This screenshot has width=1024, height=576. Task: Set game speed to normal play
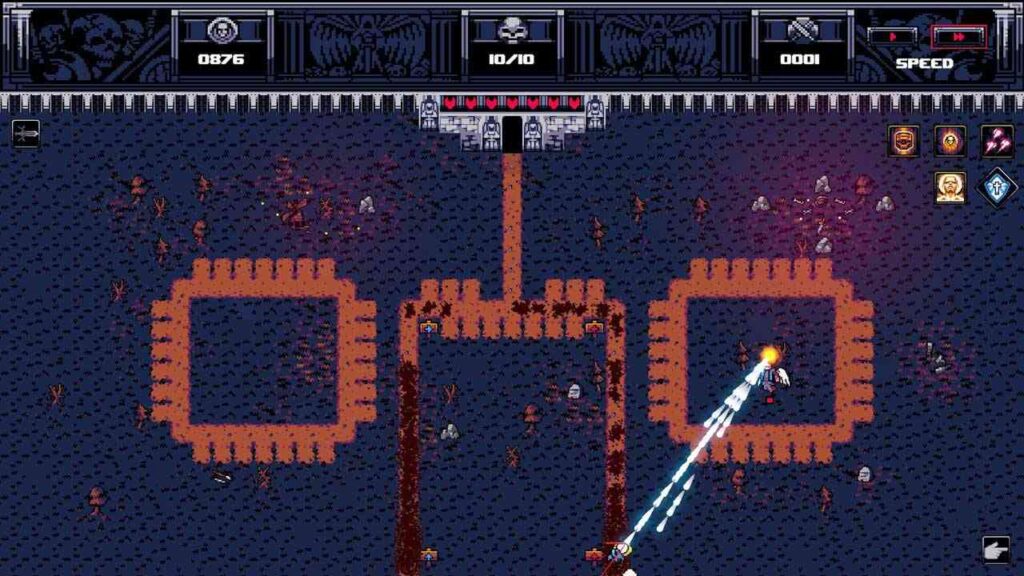point(891,37)
